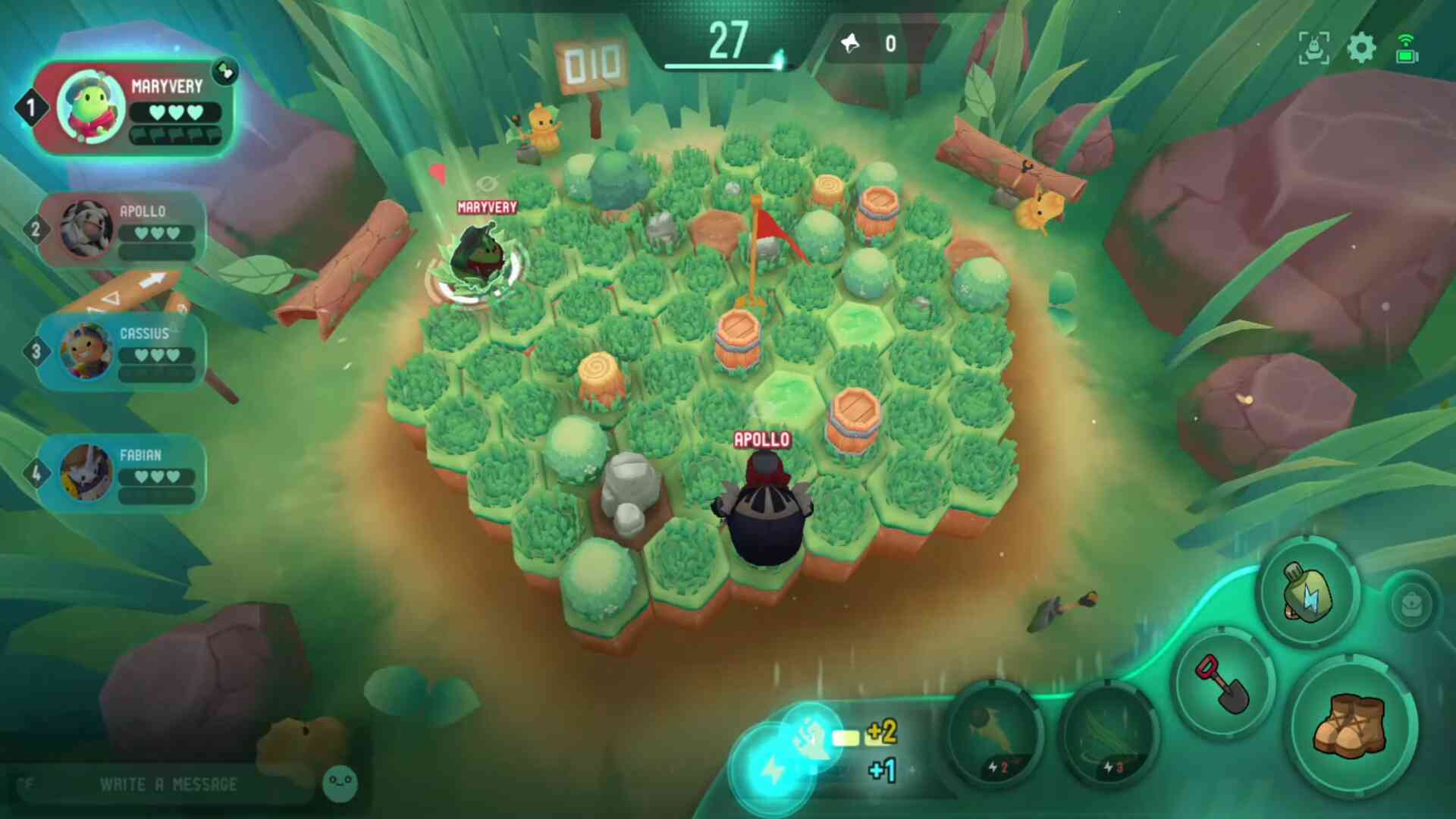Open the settings gear menu
Screen dimensions: 1456x819
(1361, 49)
